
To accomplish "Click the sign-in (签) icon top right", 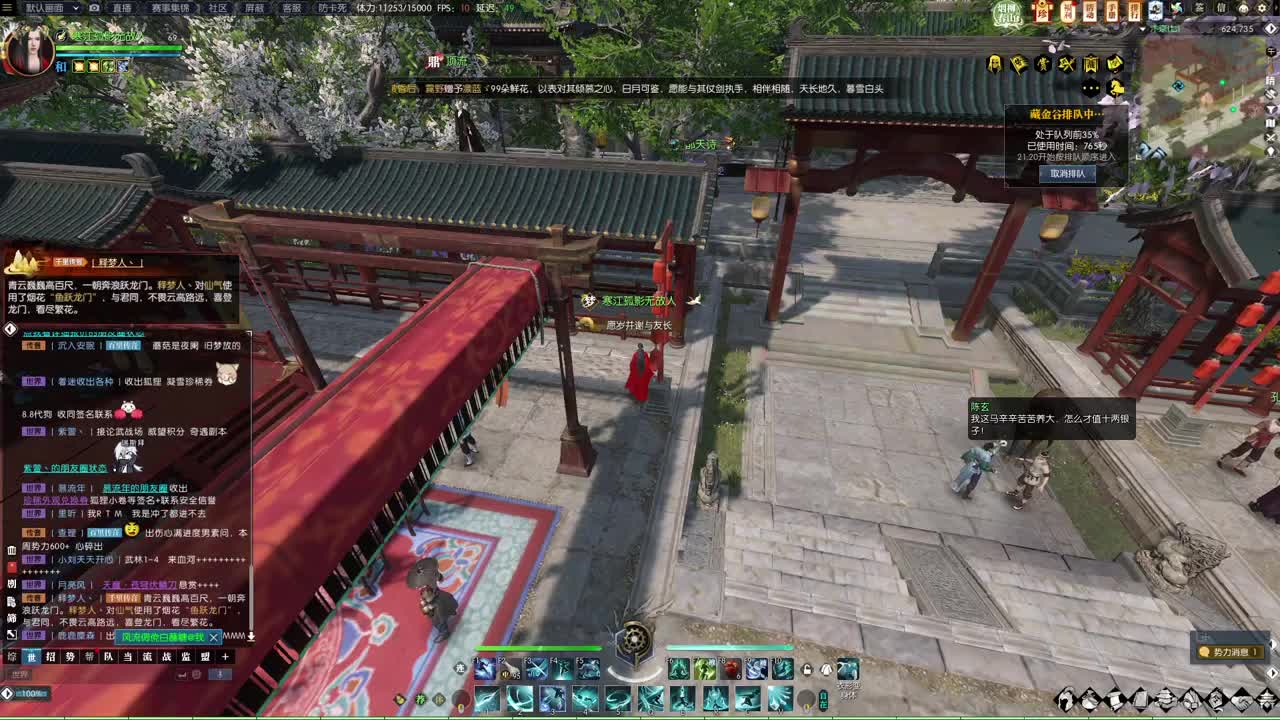I will [1199, 7].
